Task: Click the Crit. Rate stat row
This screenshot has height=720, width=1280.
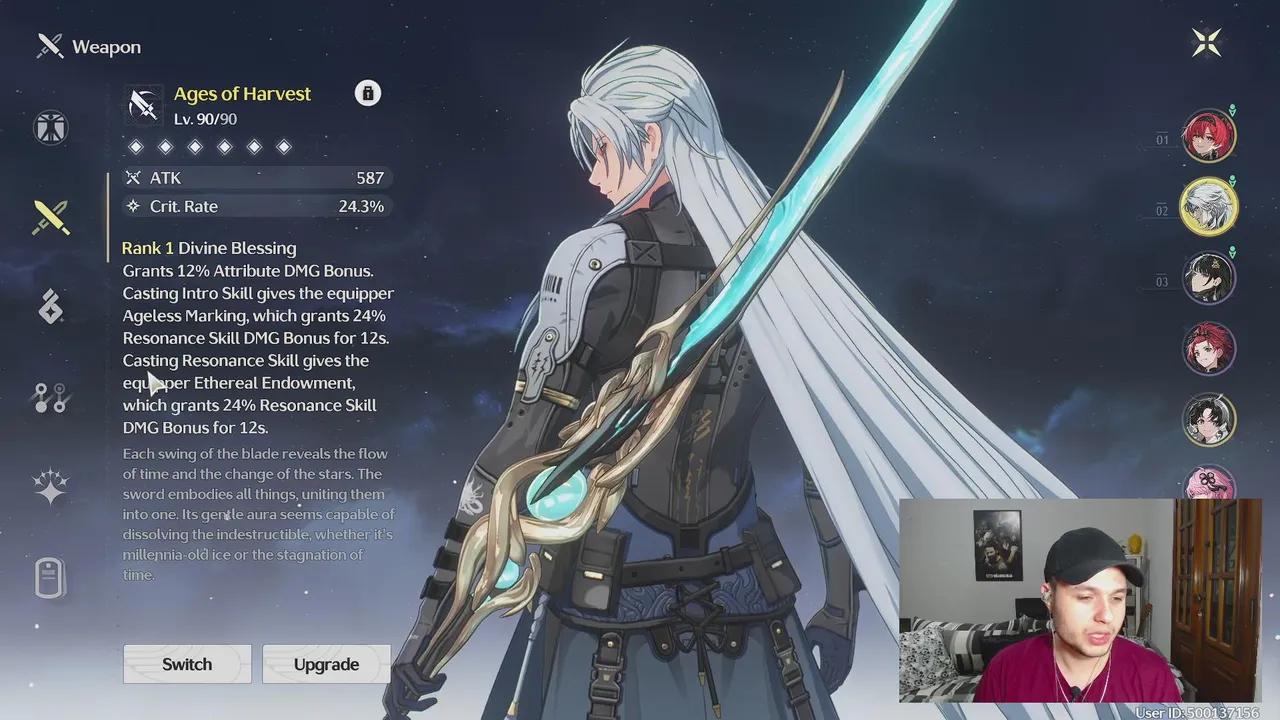Action: click(x=256, y=206)
